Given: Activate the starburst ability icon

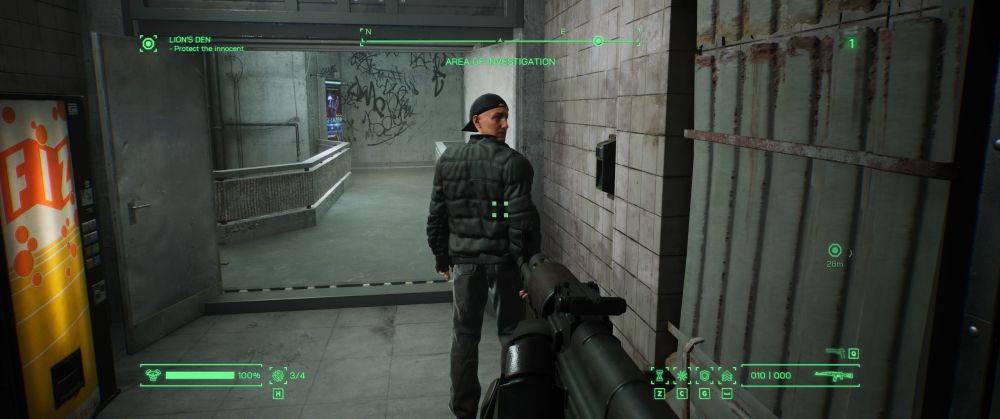Looking at the screenshot, I should [x=682, y=376].
